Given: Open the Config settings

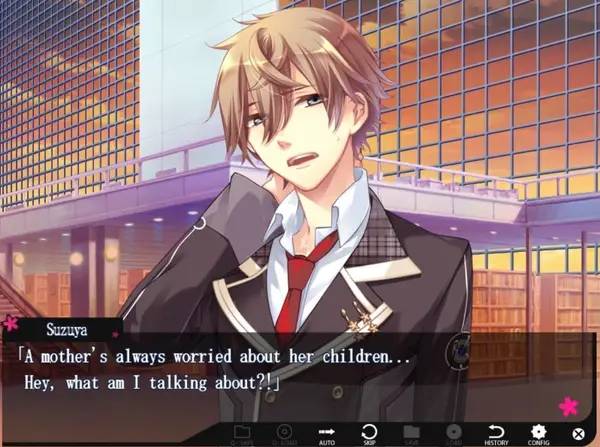Looking at the screenshot, I should (x=538, y=432).
